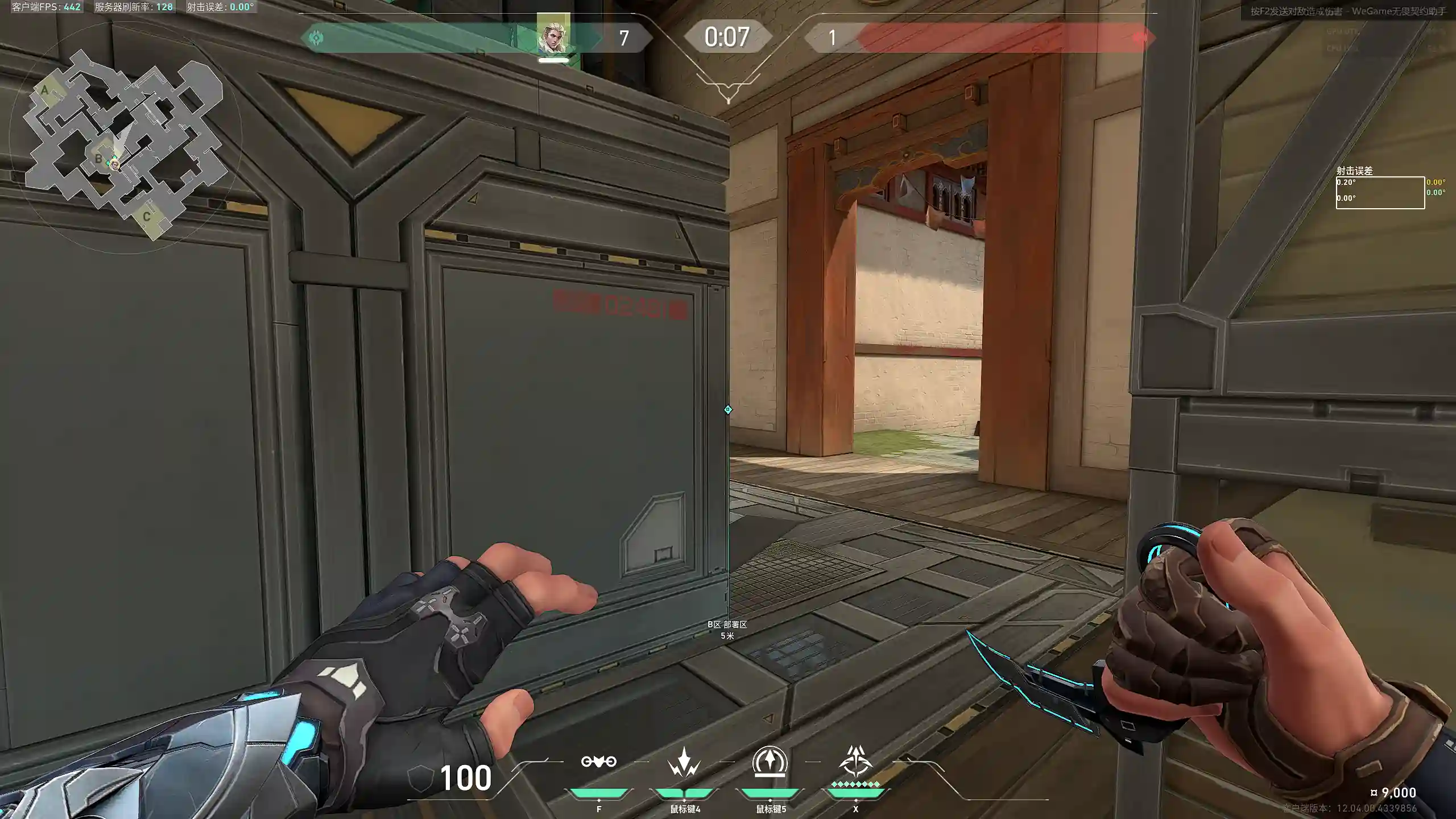Activate the Stealth Drone ability icon

pyautogui.click(x=598, y=762)
